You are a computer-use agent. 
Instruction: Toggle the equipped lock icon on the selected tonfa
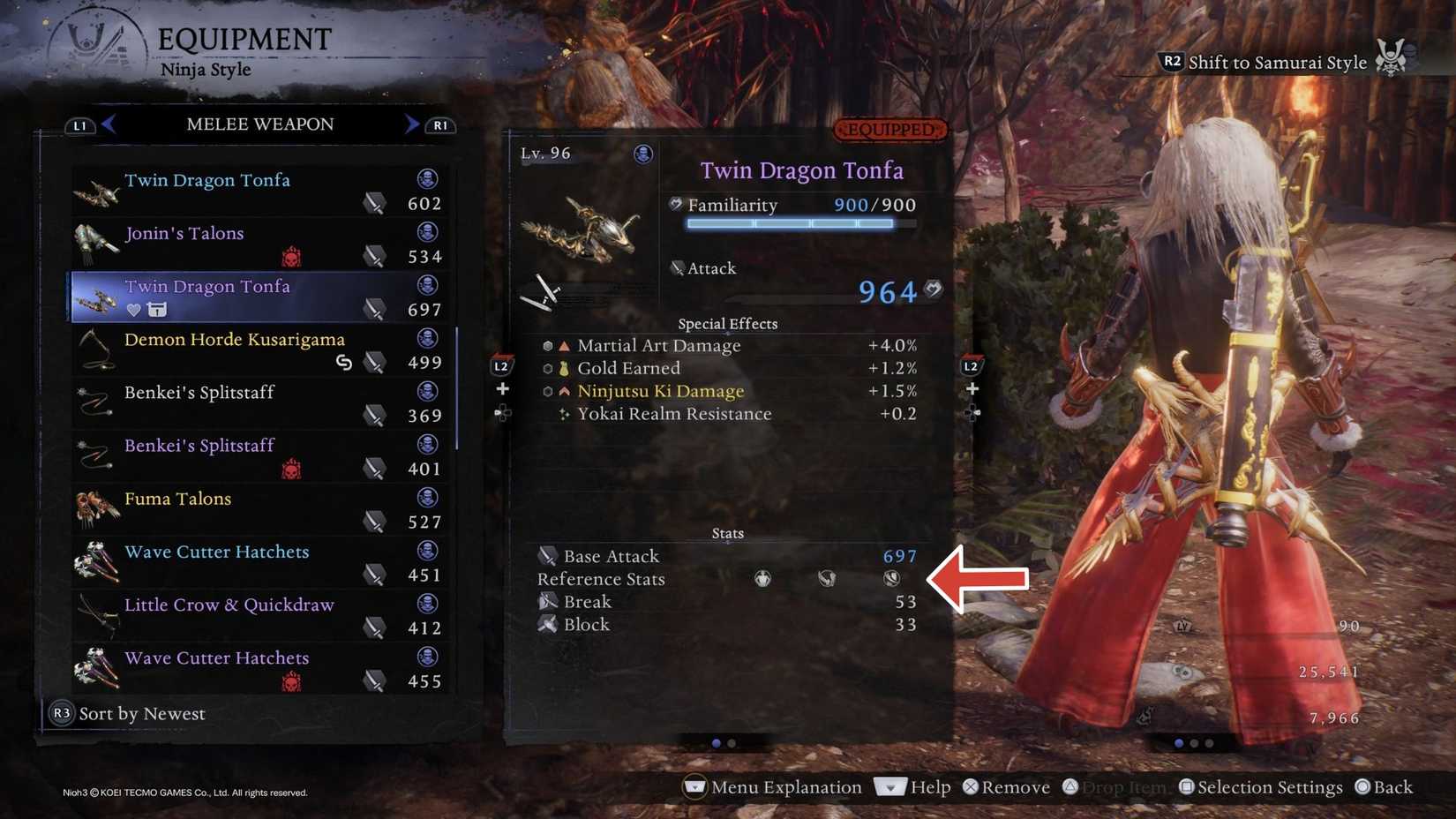tap(156, 309)
